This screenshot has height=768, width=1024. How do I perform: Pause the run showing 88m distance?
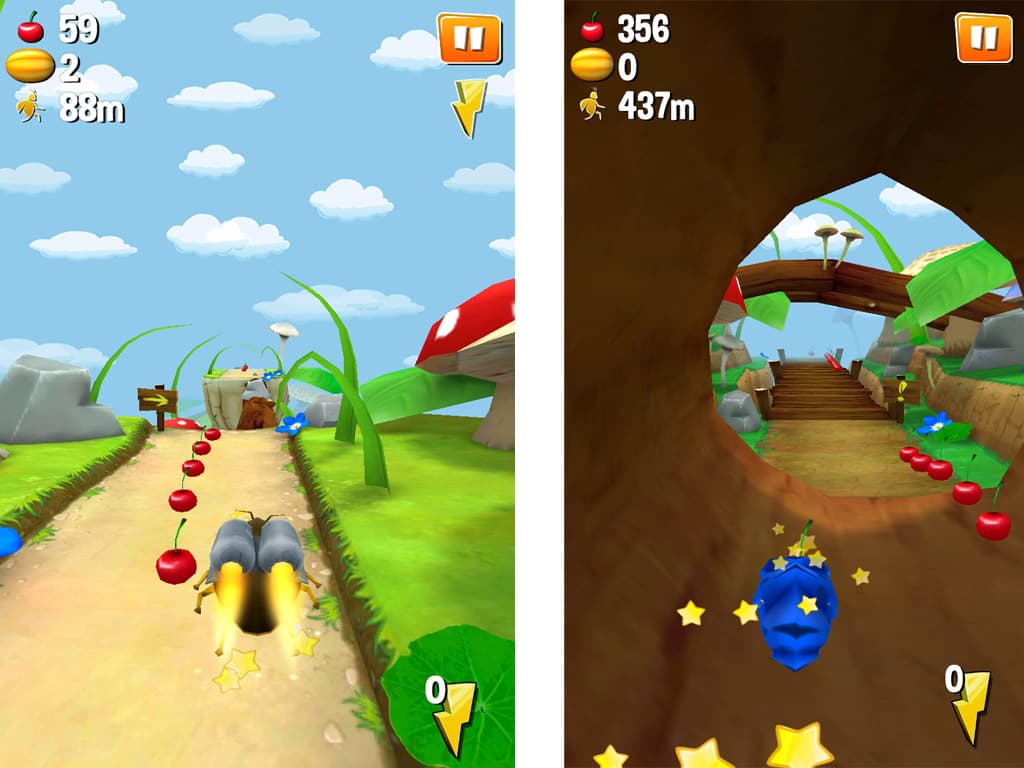click(469, 39)
